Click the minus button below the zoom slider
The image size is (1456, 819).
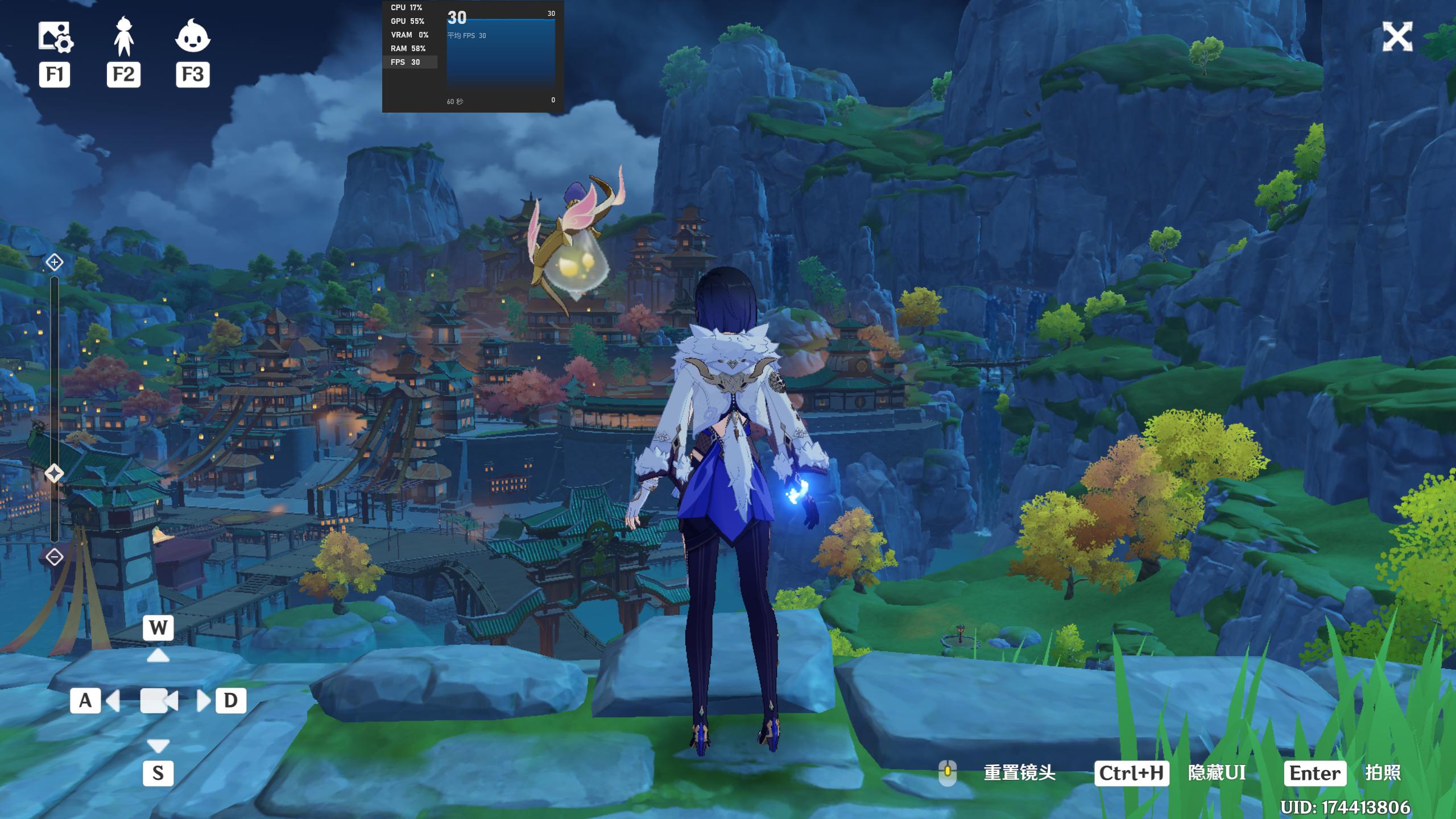[x=54, y=557]
